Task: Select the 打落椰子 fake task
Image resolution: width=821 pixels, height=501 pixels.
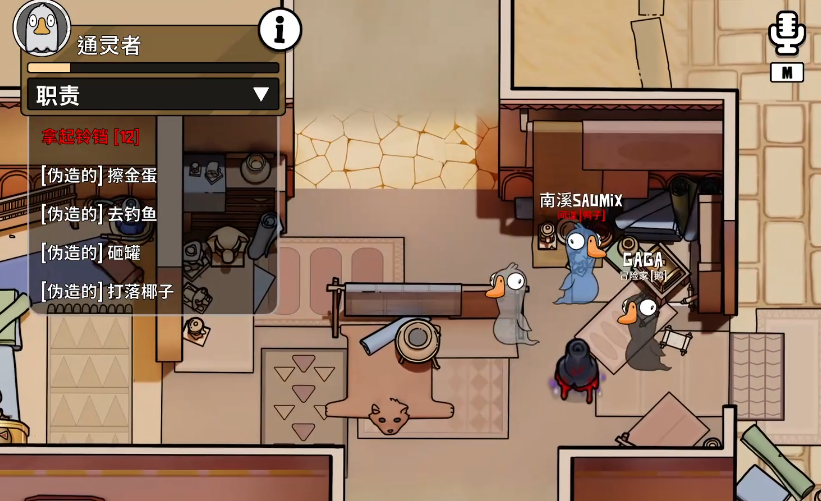Action: (107, 292)
